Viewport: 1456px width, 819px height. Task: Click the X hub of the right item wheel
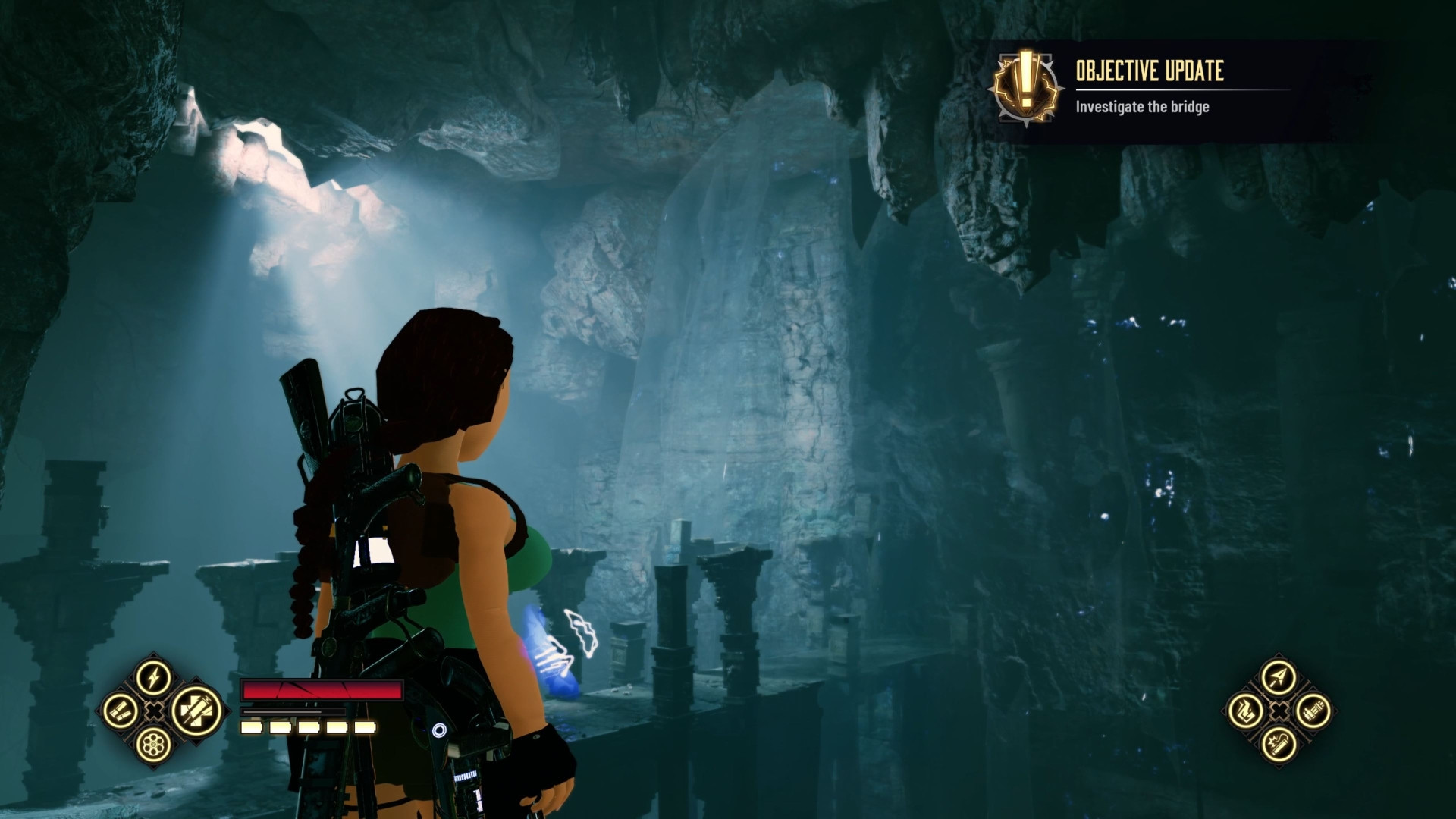click(1279, 711)
